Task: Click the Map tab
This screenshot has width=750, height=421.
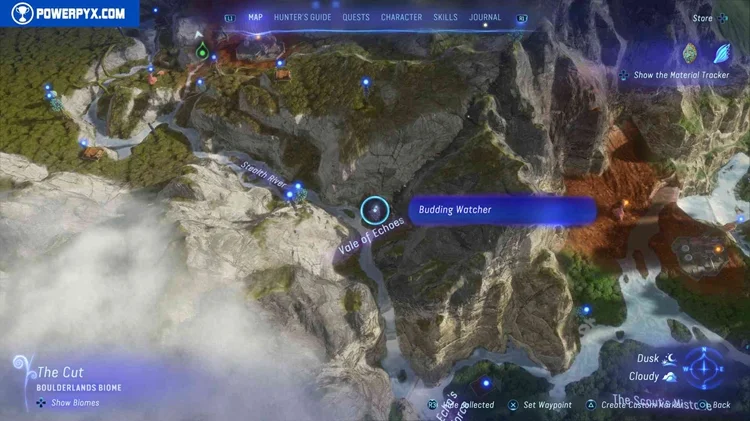Action: click(255, 17)
